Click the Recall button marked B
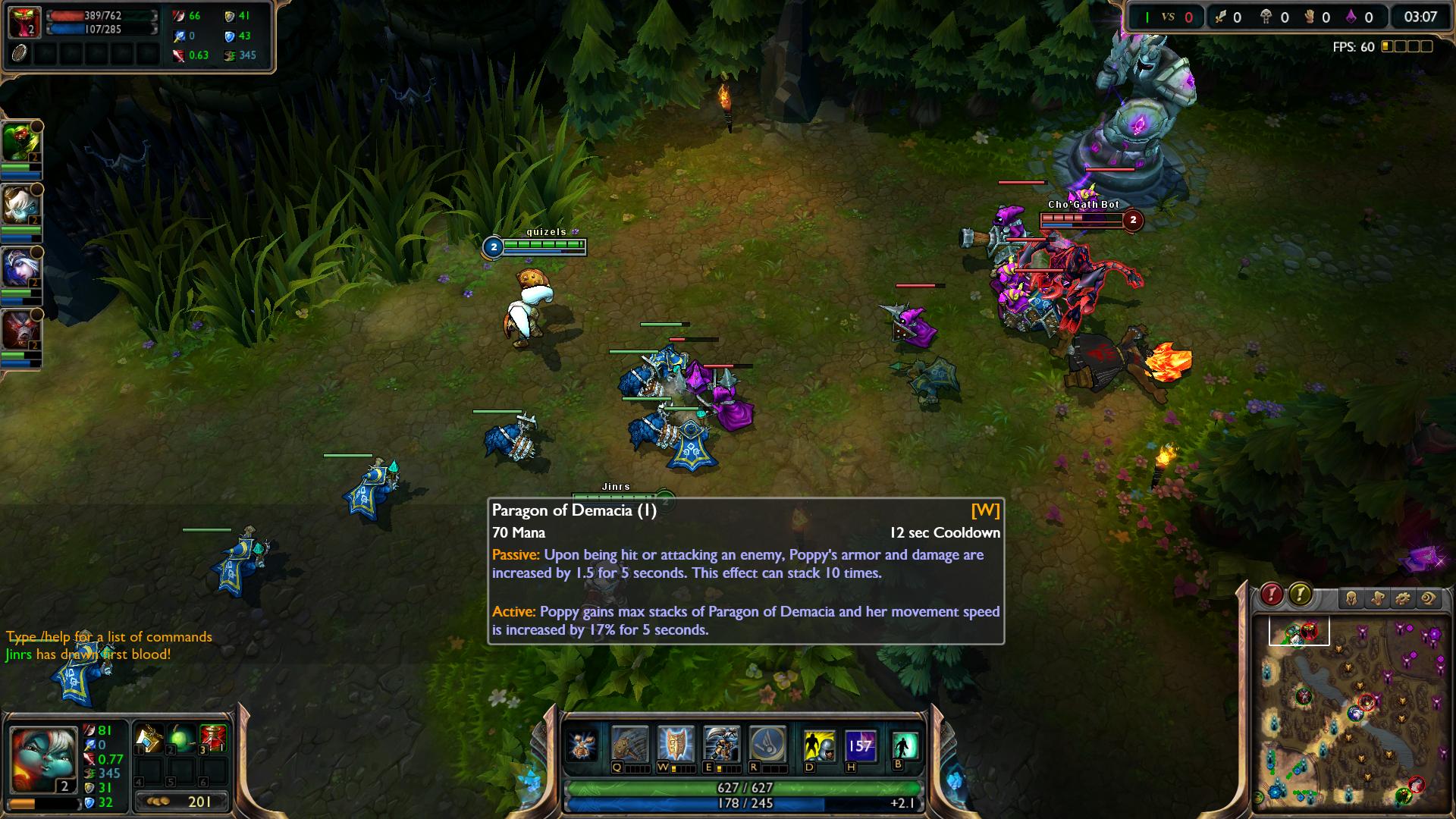This screenshot has width=1456, height=819. 905,745
